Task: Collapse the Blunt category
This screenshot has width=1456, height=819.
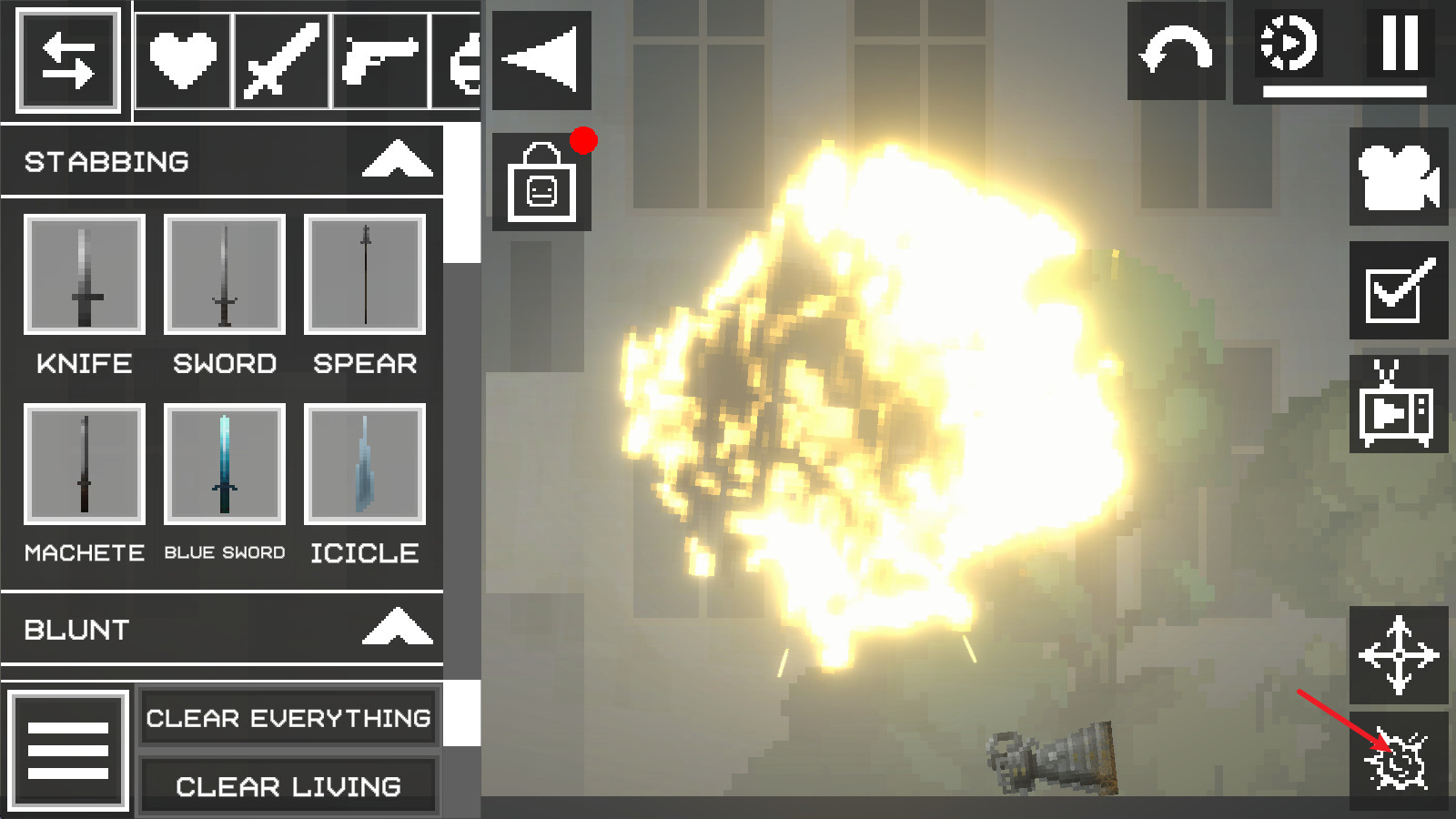Action: pos(396,628)
